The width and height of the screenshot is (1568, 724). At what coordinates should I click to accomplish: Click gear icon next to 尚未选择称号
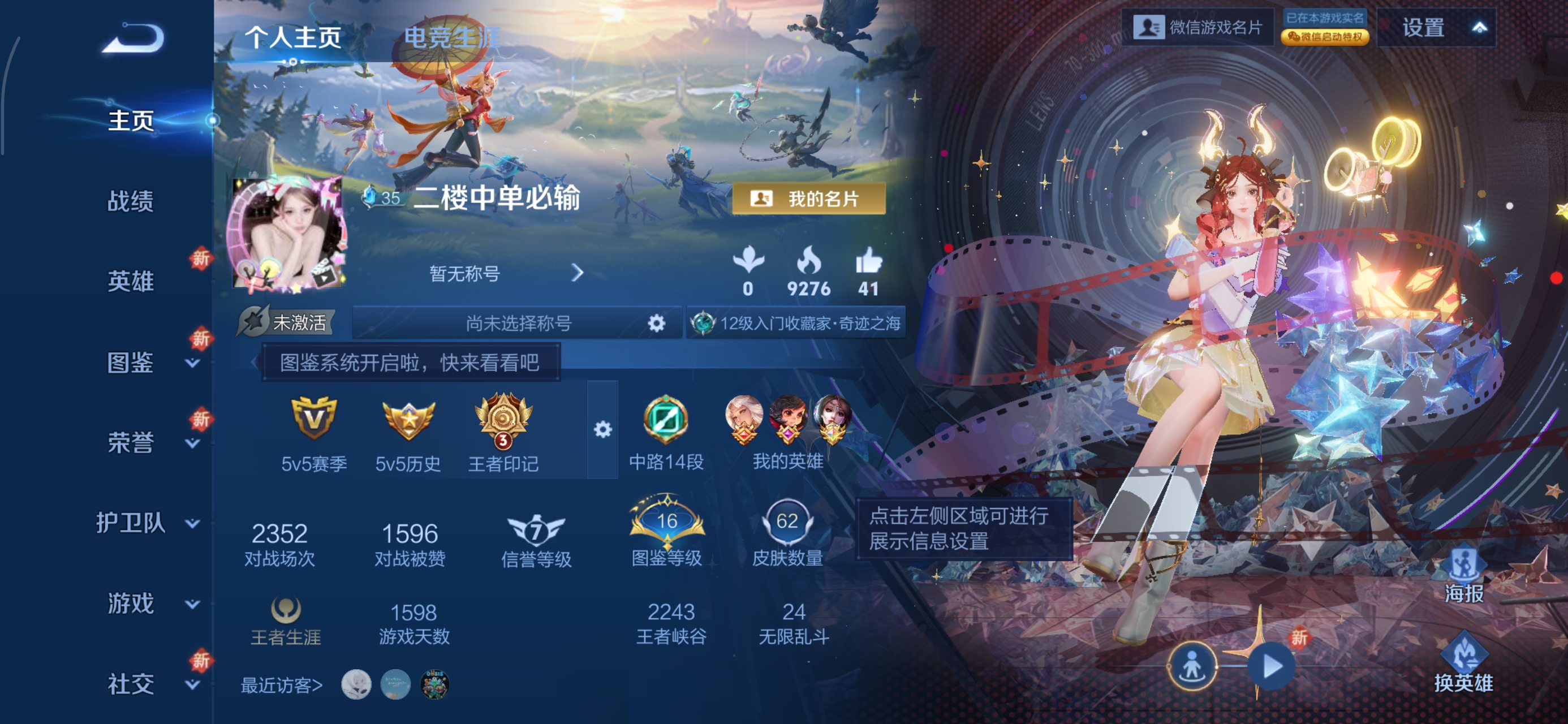658,323
